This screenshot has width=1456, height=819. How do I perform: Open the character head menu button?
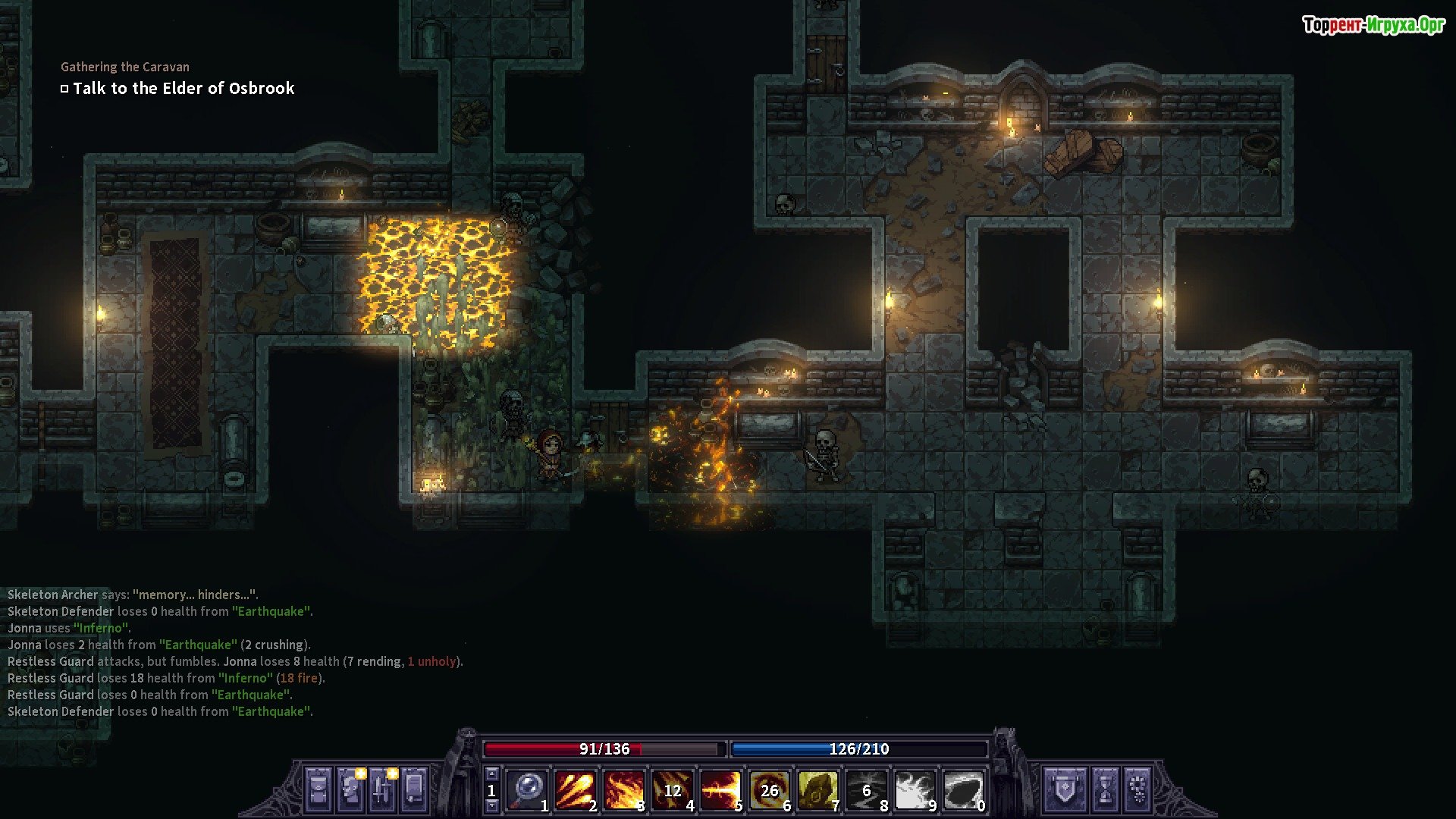[350, 789]
